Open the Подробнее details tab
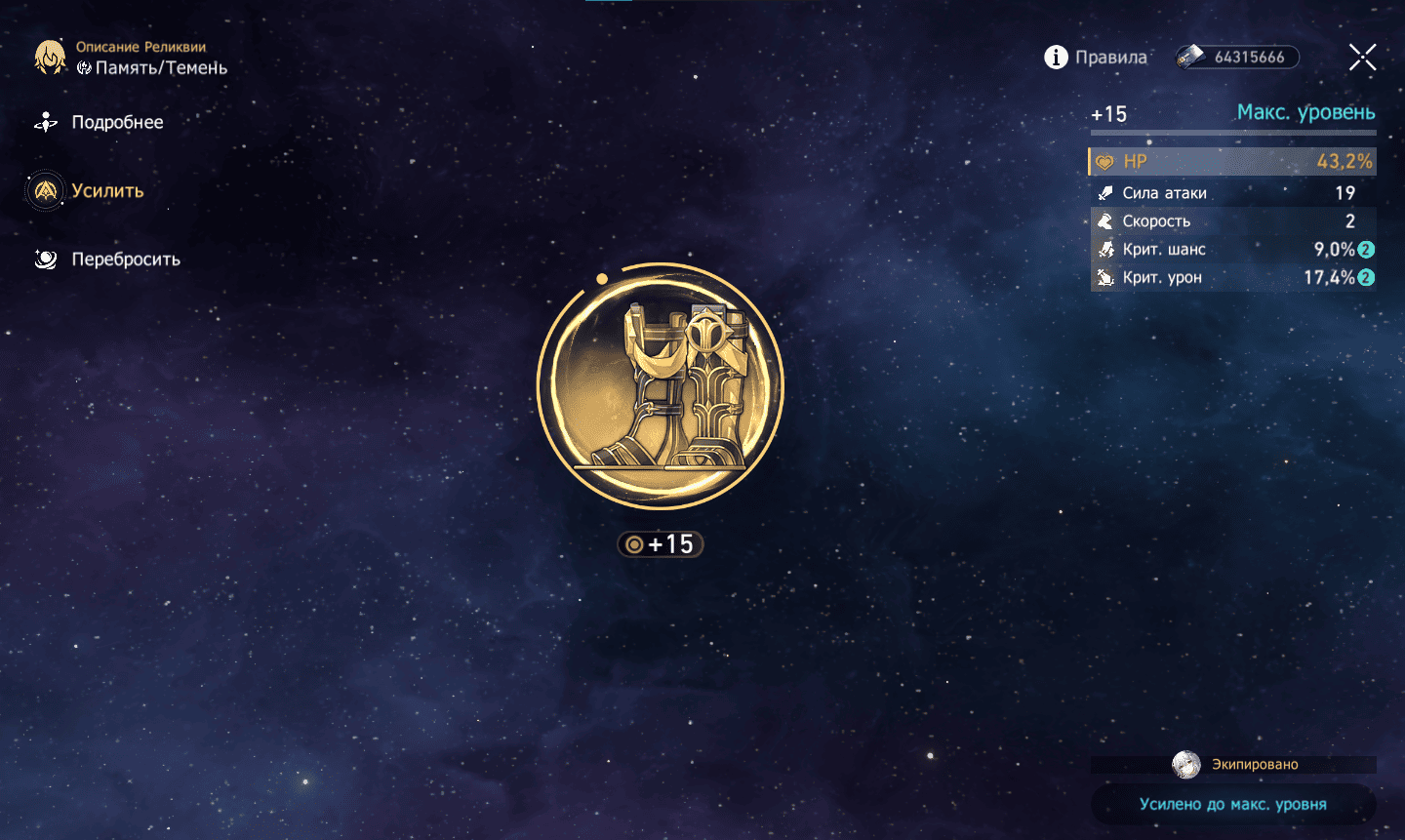Screen dimensions: 1405x840 pos(116,123)
